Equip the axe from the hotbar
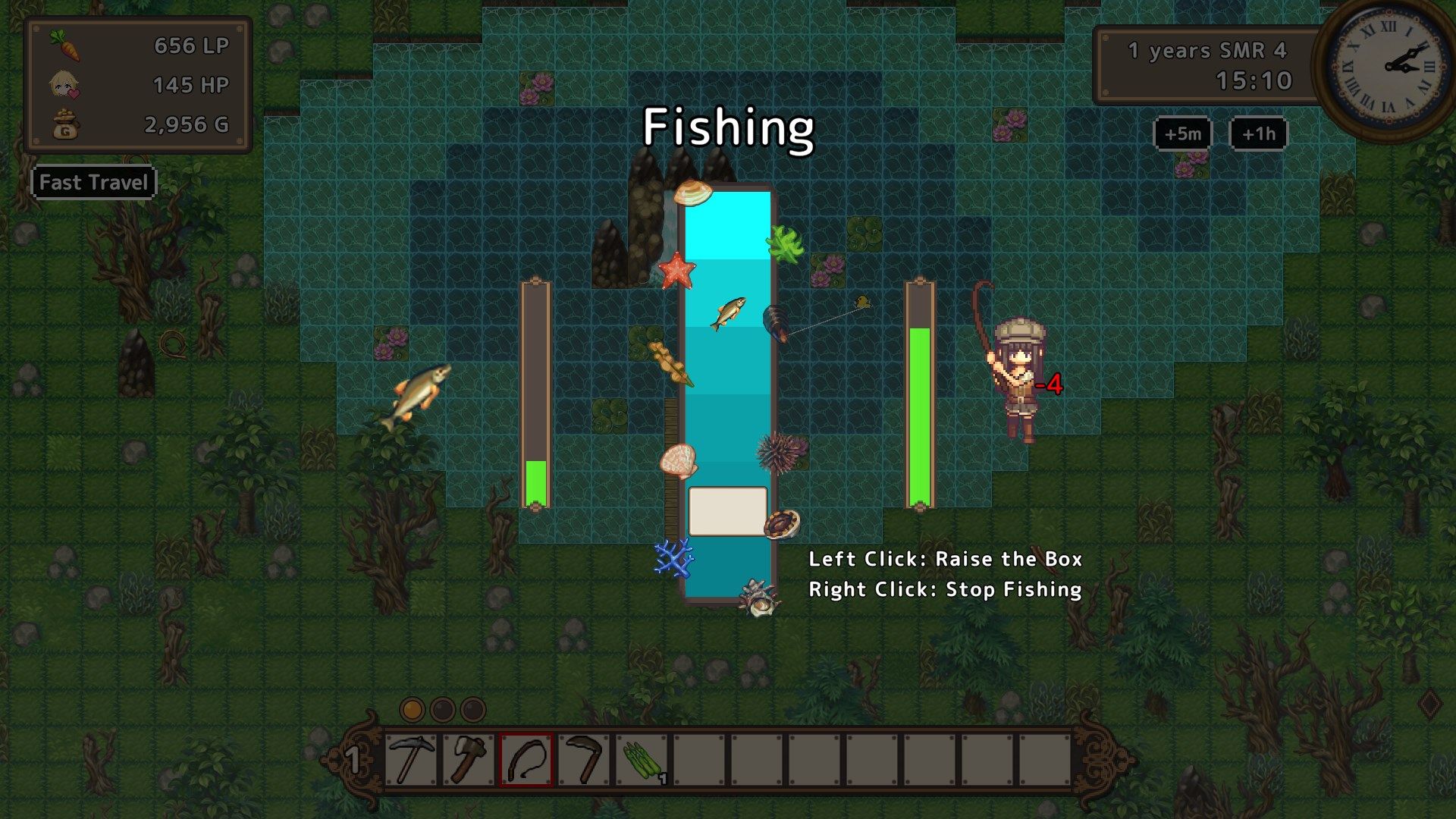 (468, 759)
